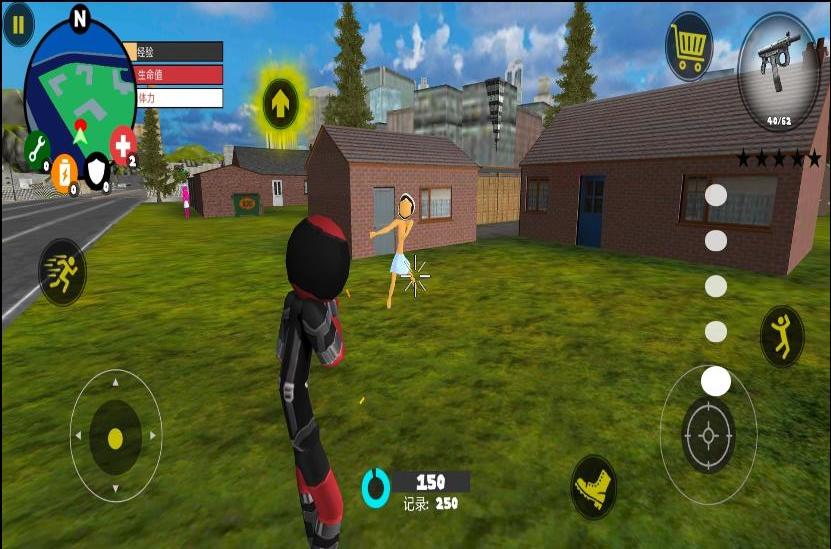Activate the black shield armor item
Image resolution: width=831 pixels, height=549 pixels.
pyautogui.click(x=96, y=171)
